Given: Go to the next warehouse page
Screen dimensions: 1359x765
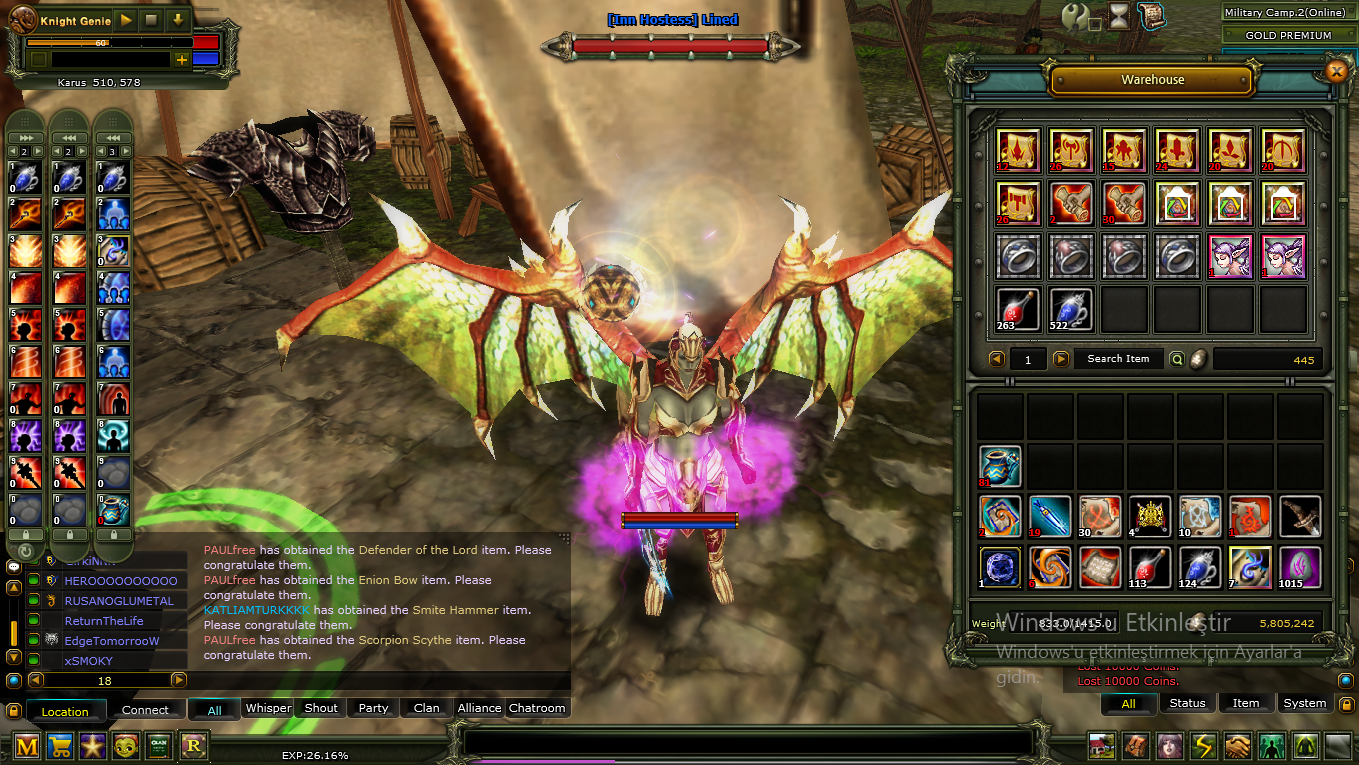Looking at the screenshot, I should [x=1061, y=359].
